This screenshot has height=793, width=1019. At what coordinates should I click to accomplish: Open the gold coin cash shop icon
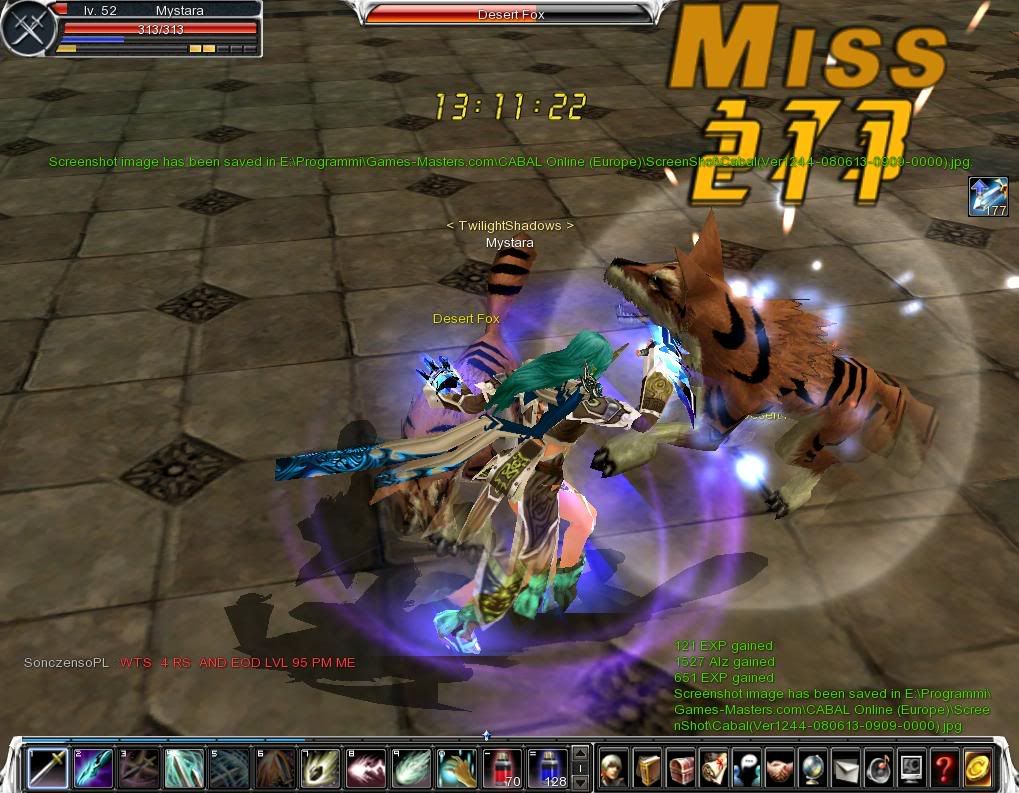coord(977,767)
